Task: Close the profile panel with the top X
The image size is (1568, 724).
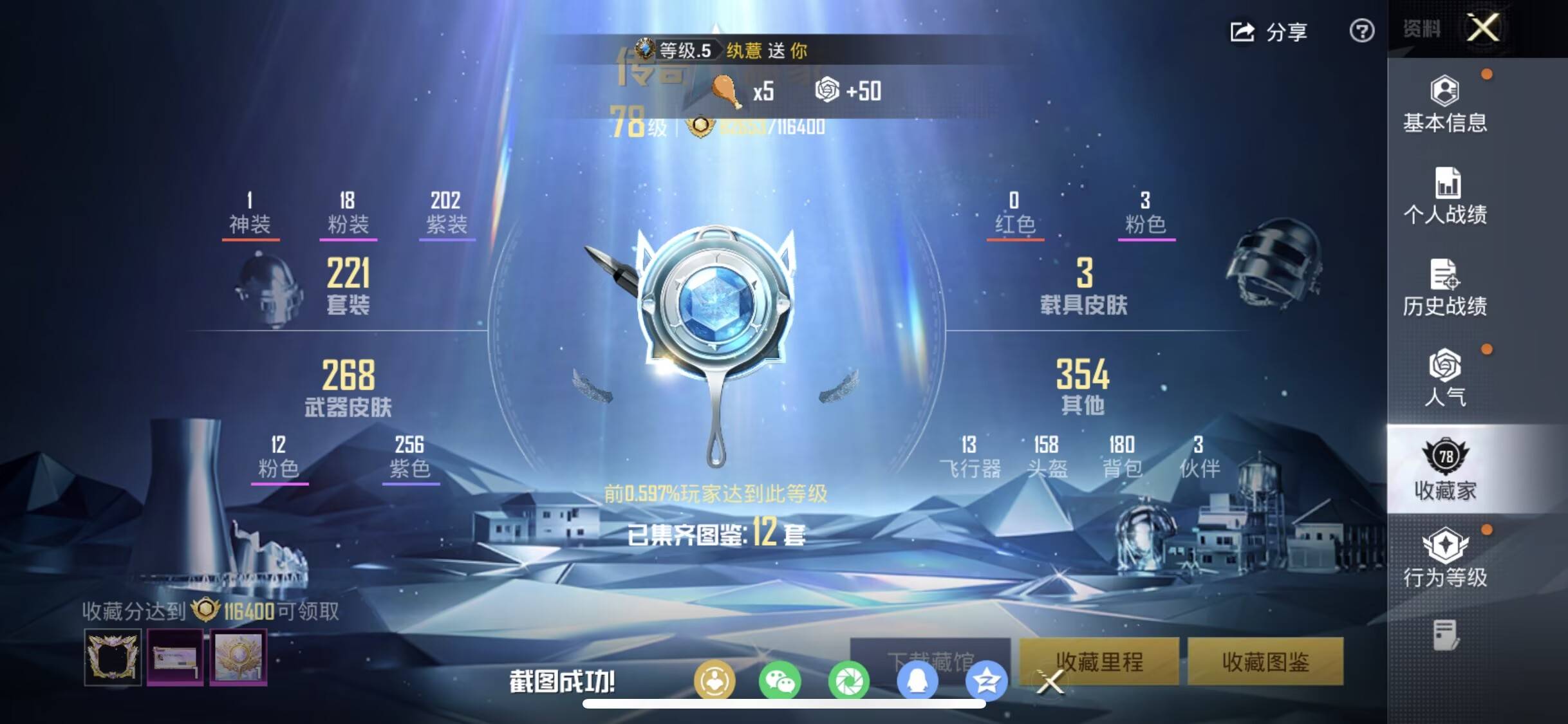Action: (x=1483, y=28)
